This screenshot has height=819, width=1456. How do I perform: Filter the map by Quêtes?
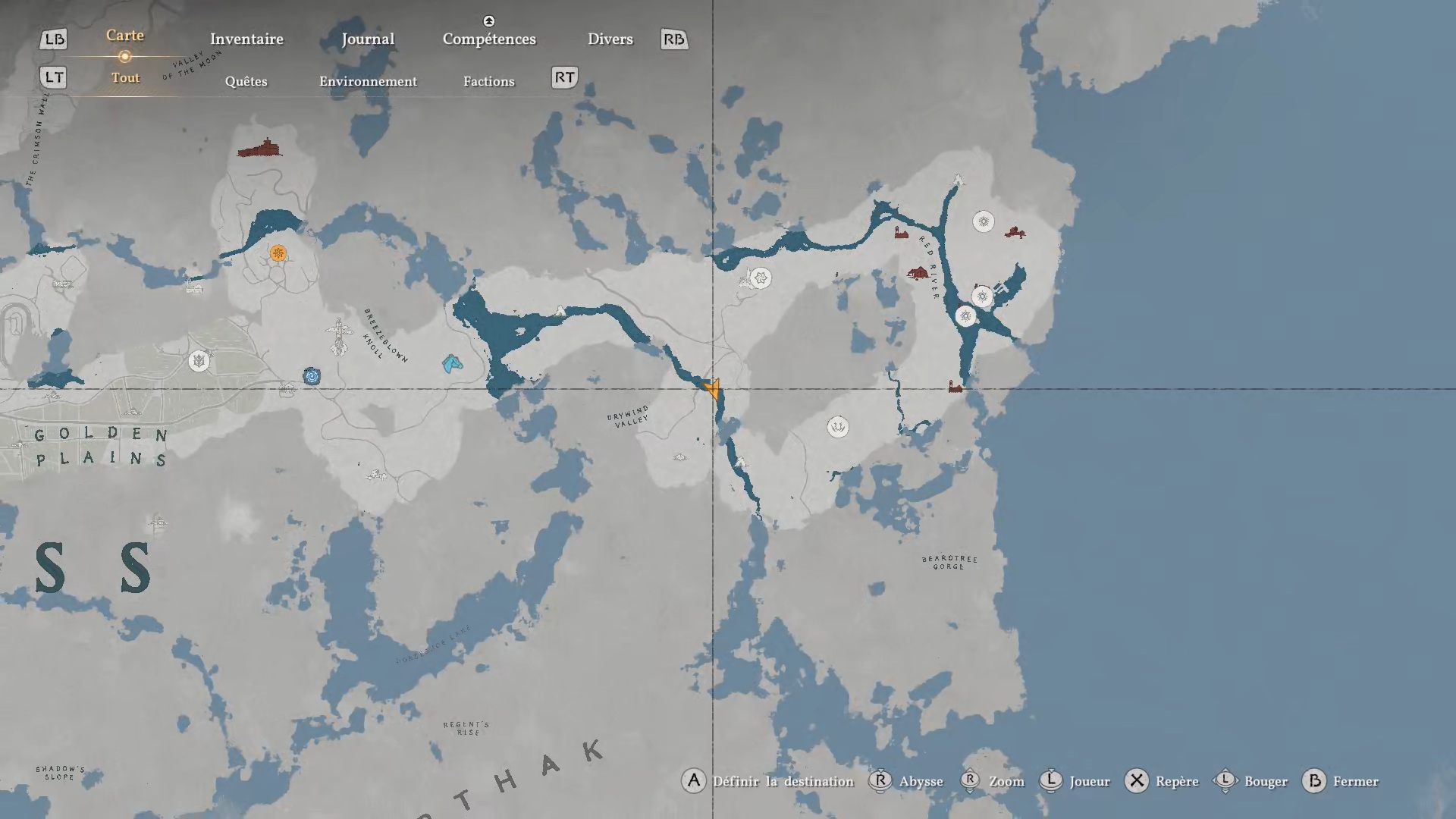(x=246, y=82)
